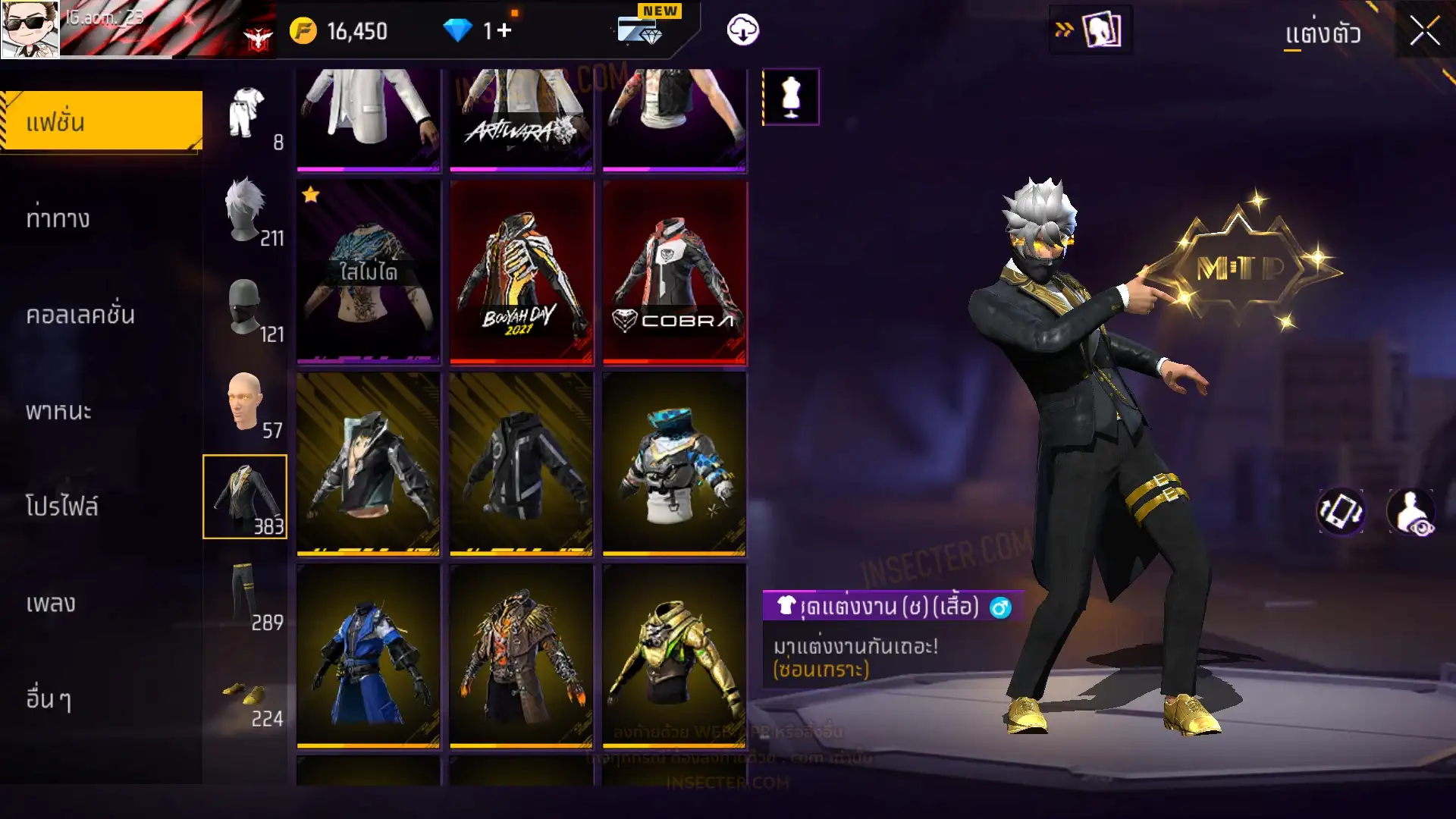Toggle the character view eye icon
This screenshot has width=1456, height=819.
[x=1411, y=512]
